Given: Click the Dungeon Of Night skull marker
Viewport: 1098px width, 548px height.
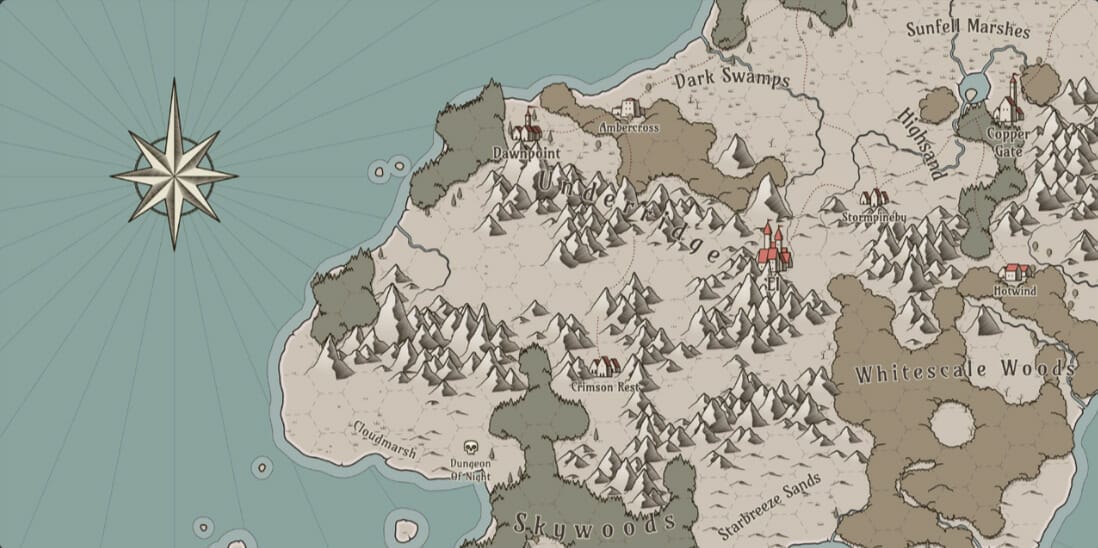Looking at the screenshot, I should click(471, 448).
